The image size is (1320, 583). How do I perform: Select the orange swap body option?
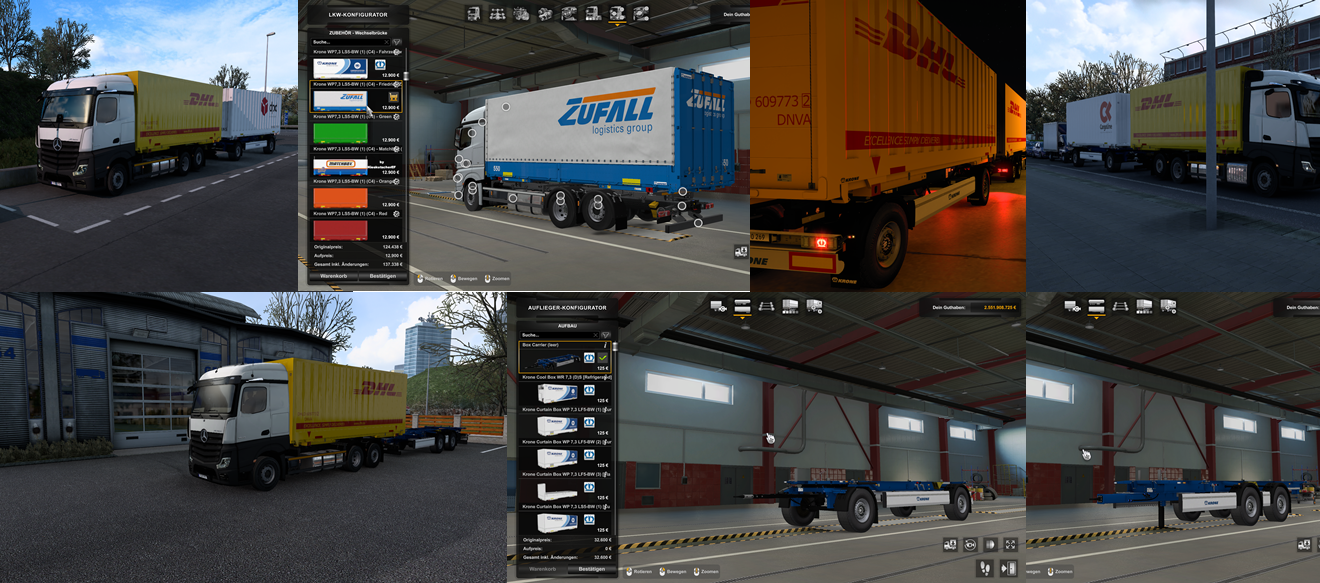[341, 198]
